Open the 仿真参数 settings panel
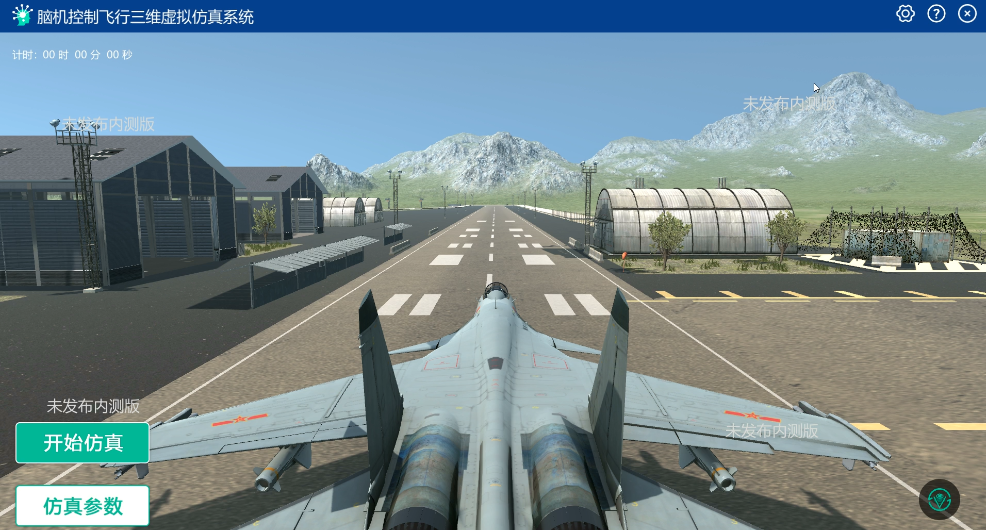Viewport: 986px width, 530px height. click(x=82, y=506)
